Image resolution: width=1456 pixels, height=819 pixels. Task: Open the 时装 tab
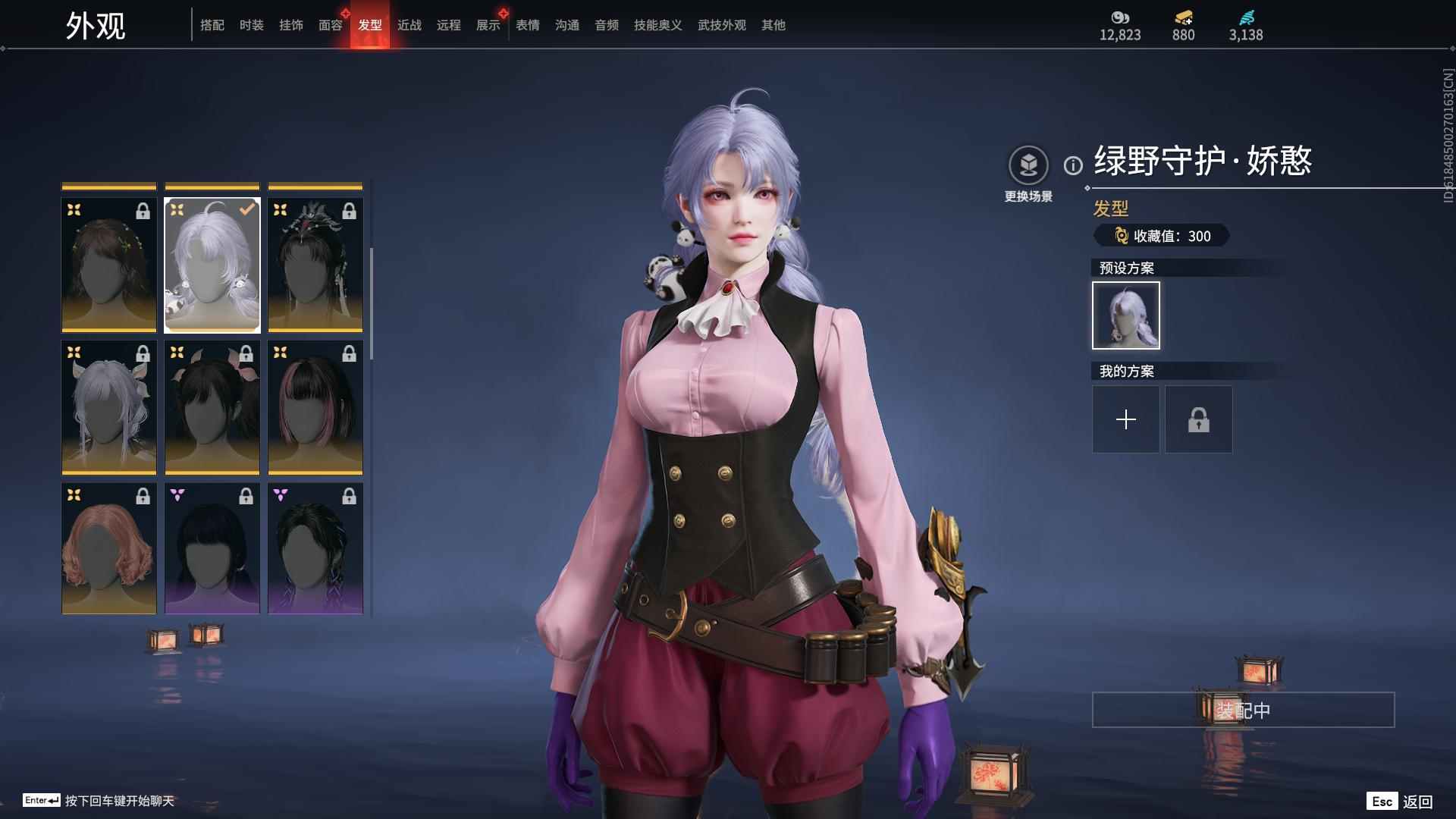click(x=252, y=25)
